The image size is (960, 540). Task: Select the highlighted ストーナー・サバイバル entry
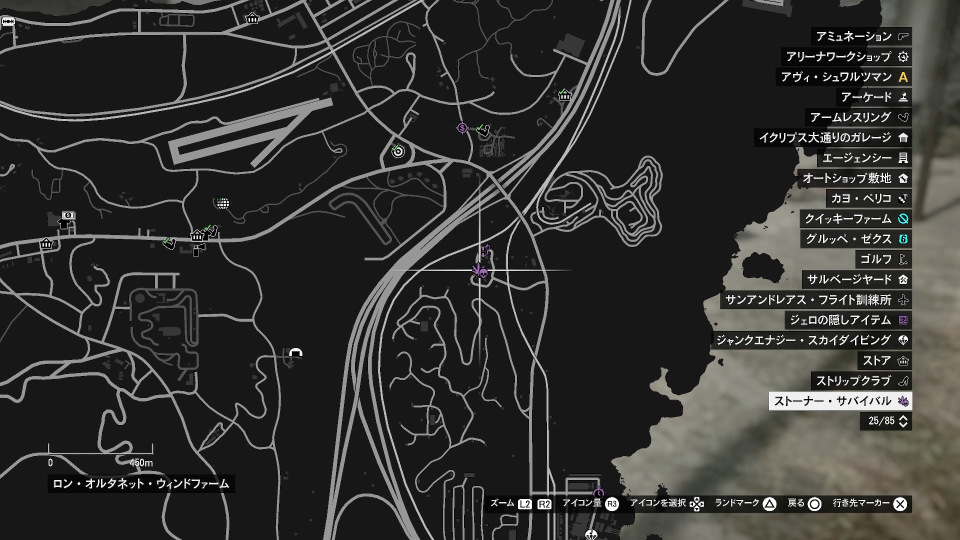point(840,401)
